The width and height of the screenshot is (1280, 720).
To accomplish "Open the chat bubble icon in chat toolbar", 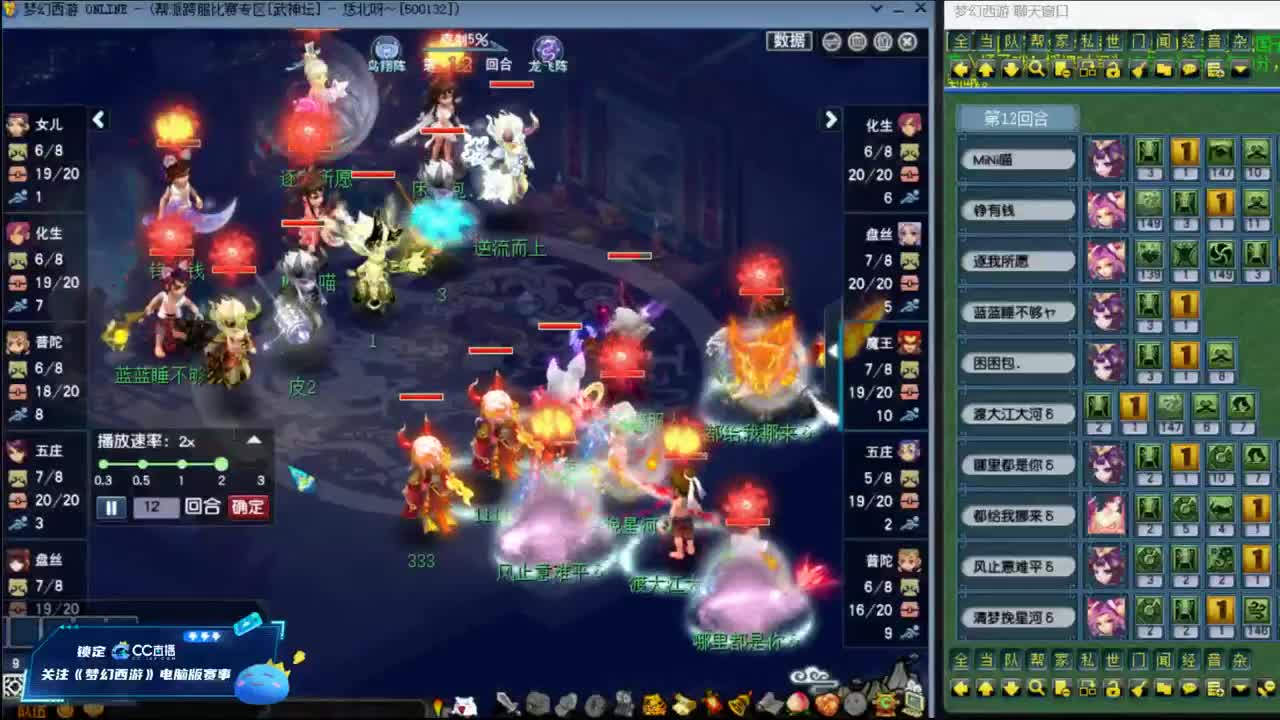I will 1188,70.
